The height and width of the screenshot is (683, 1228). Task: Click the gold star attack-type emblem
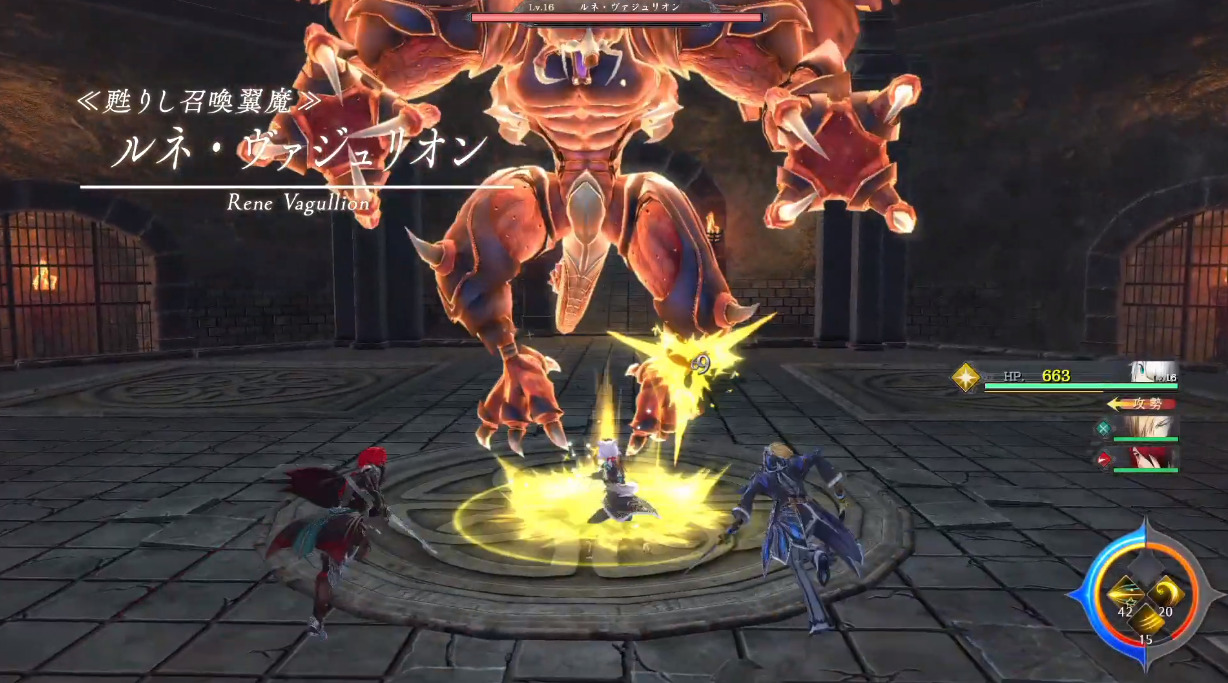[x=966, y=377]
